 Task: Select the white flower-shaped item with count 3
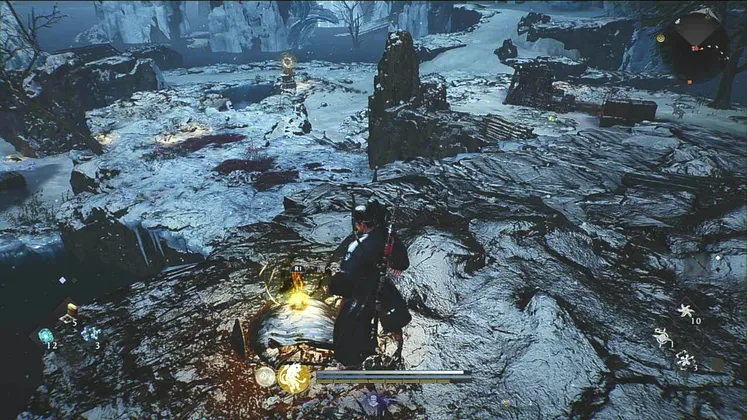[686, 359]
